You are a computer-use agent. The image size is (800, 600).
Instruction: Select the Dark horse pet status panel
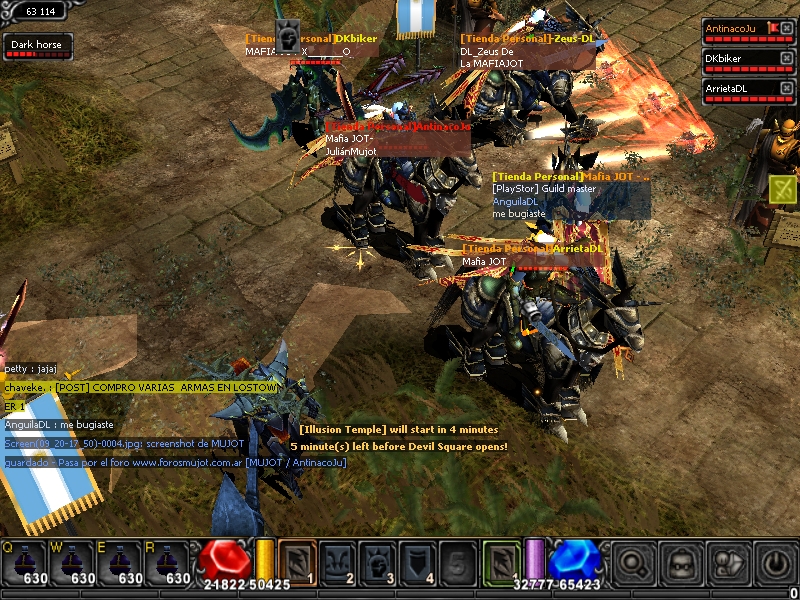pyautogui.click(x=37, y=45)
